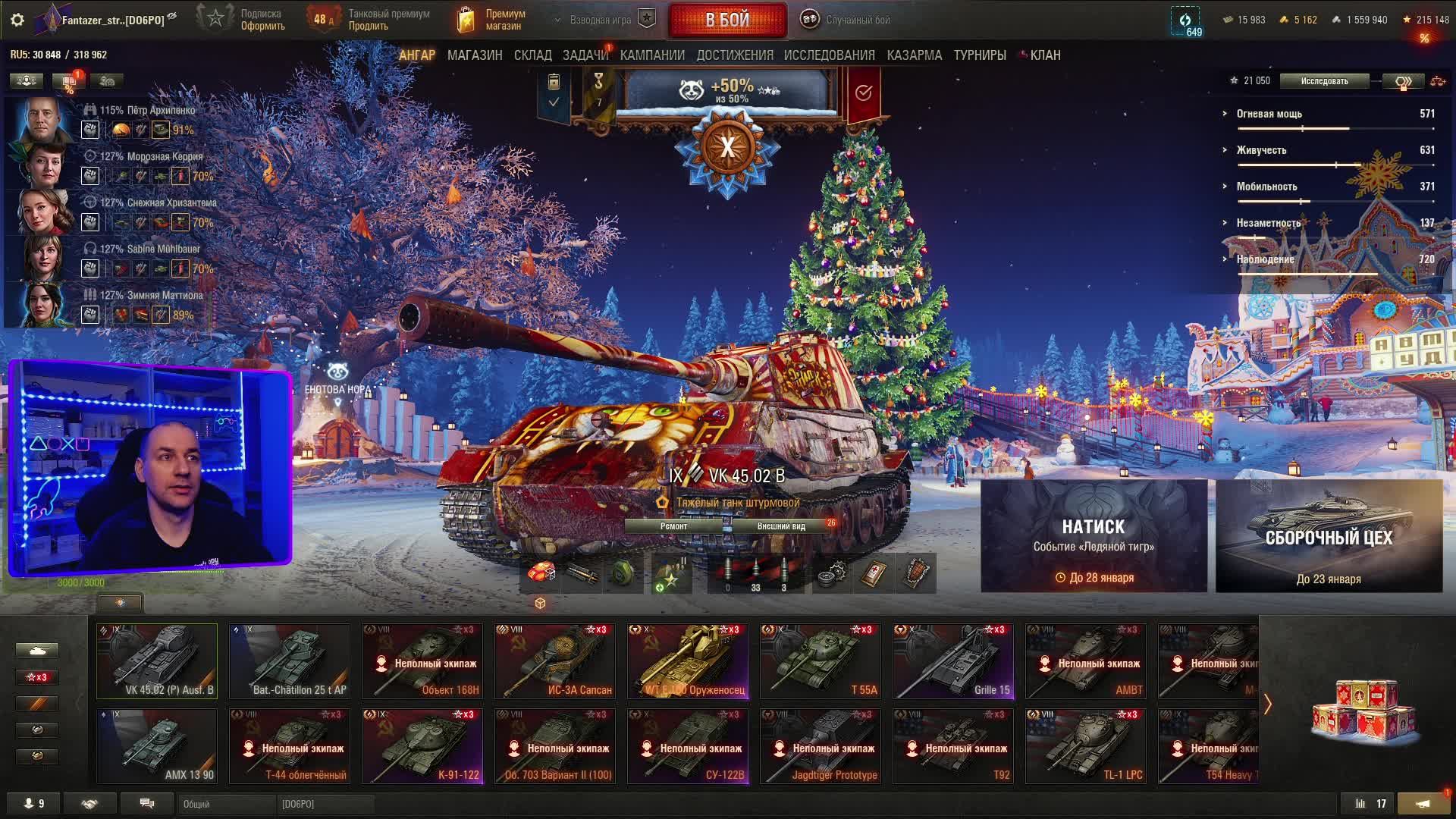Switch to the СКЛАД tab
Viewport: 1456px width, 819px height.
click(x=532, y=55)
